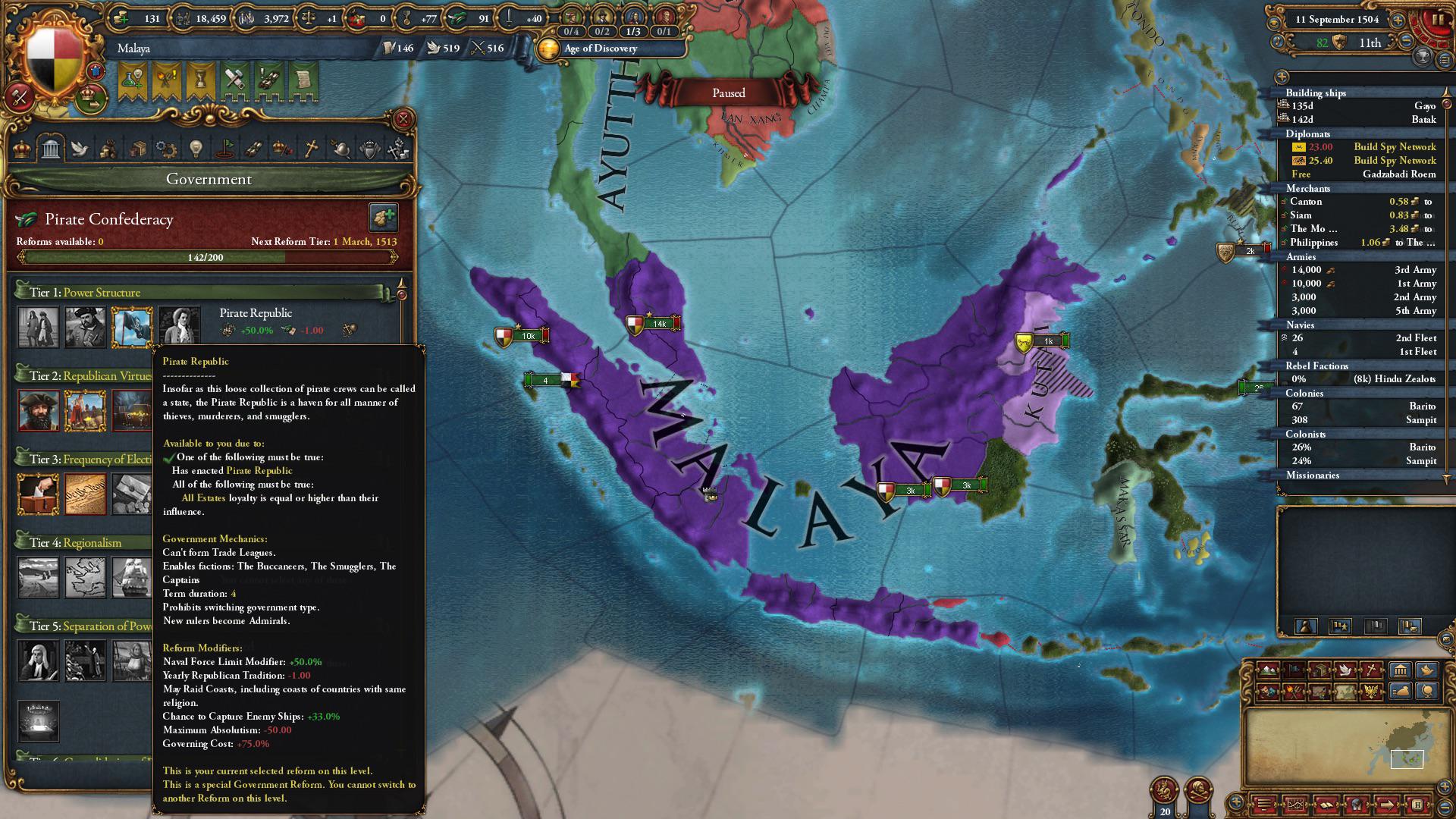Open the Religion panel (cross icon)
1456x819 pixels.
coord(311,148)
